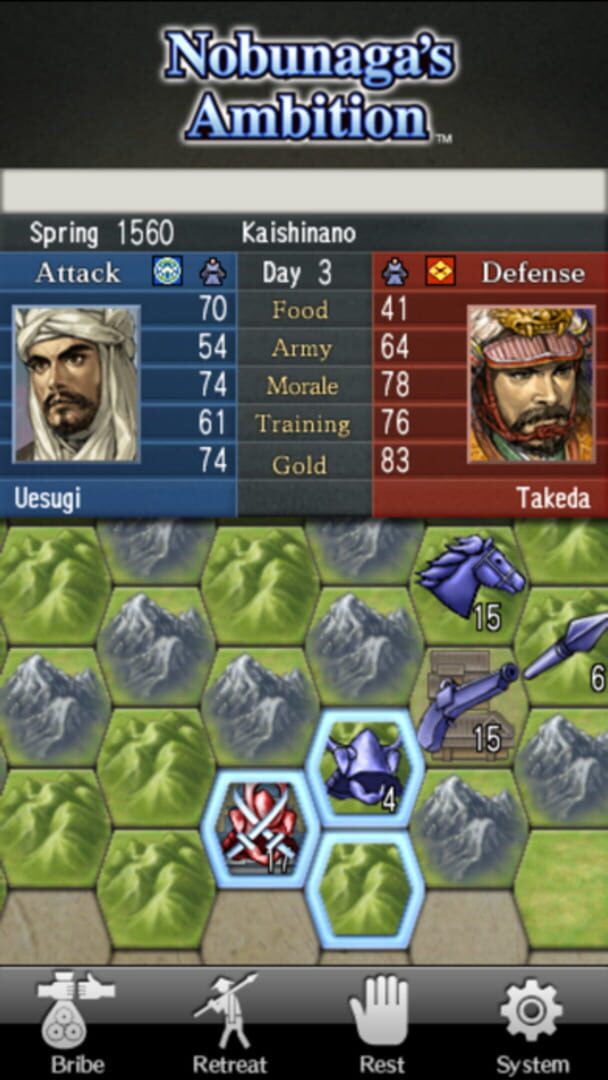View Uesugi's commander portrait
This screenshot has width=608, height=1080.
pyautogui.click(x=76, y=383)
